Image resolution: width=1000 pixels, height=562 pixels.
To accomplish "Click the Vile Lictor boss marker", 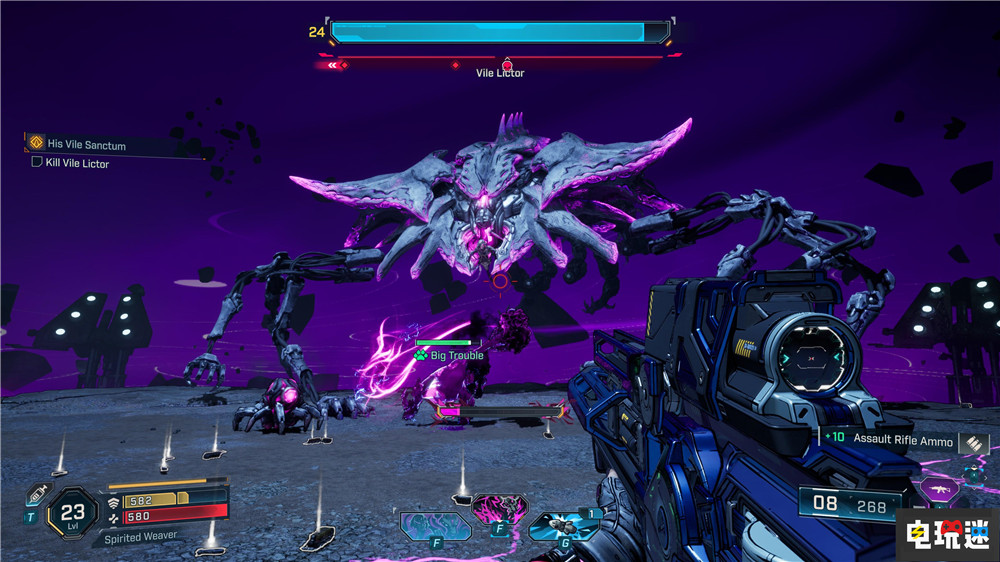I will 507,66.
